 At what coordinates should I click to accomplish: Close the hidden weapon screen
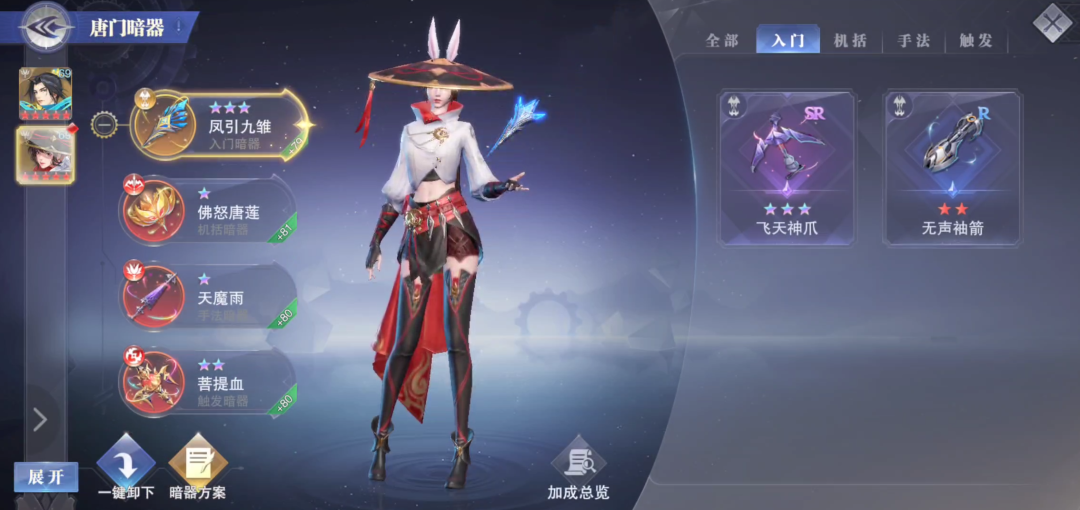1051,23
